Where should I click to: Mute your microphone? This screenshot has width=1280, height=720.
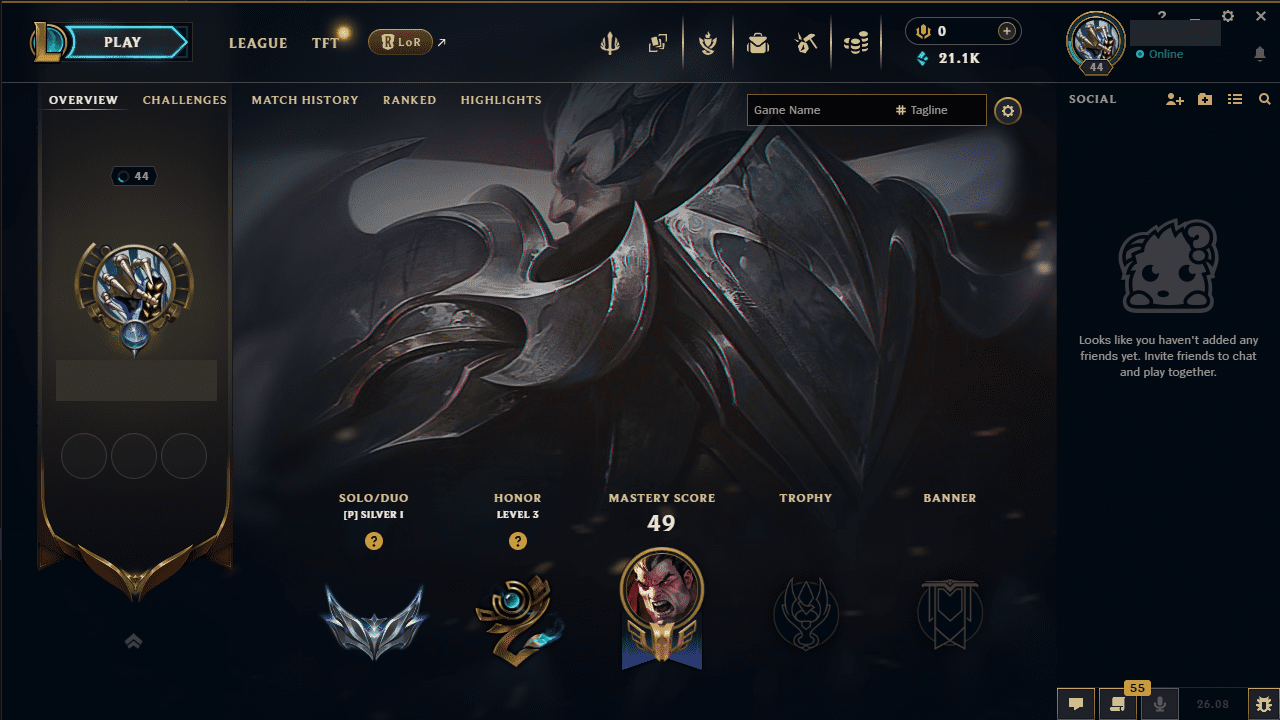(x=1160, y=703)
